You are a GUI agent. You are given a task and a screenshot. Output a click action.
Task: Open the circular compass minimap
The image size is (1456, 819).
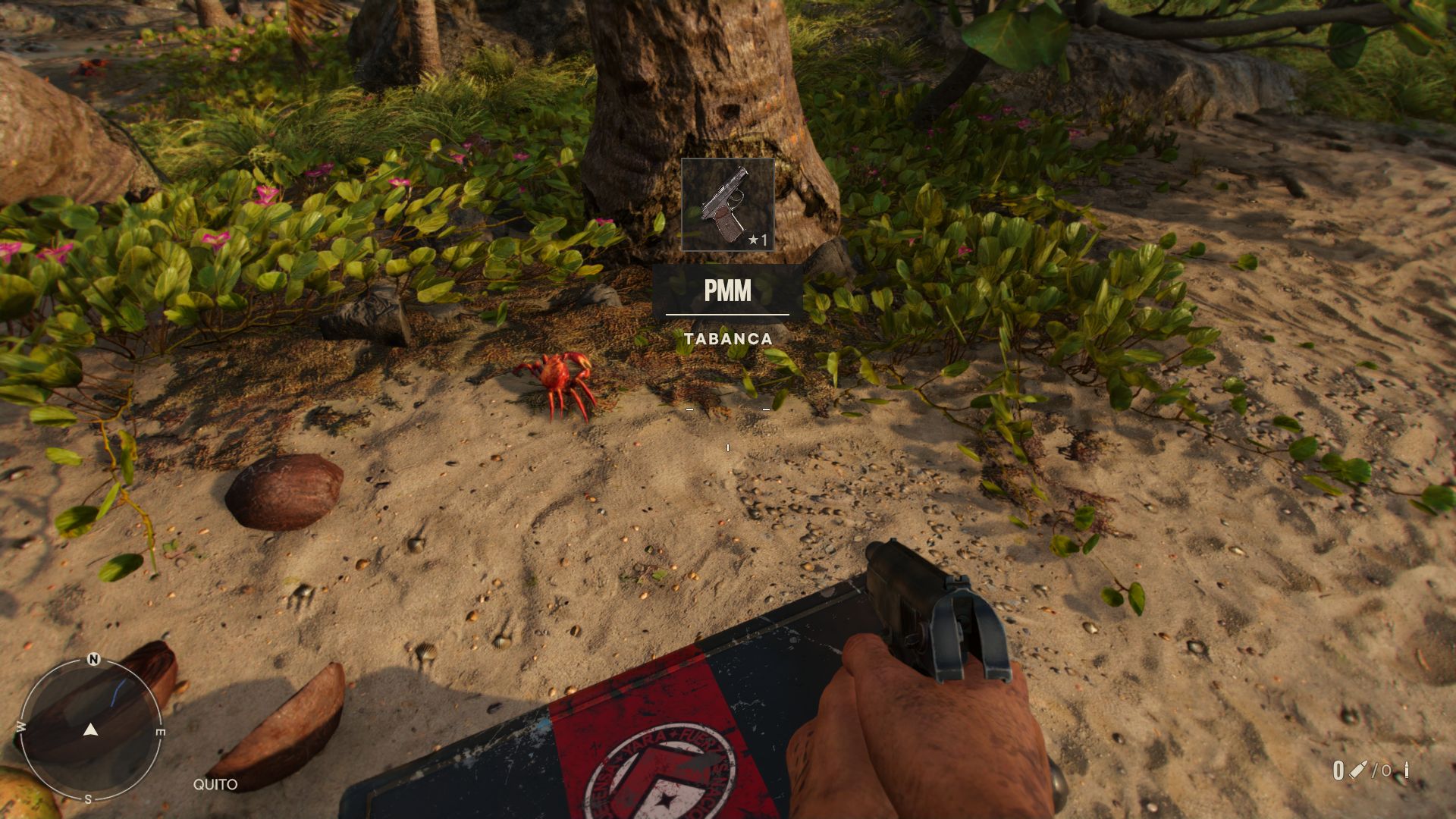coord(90,730)
